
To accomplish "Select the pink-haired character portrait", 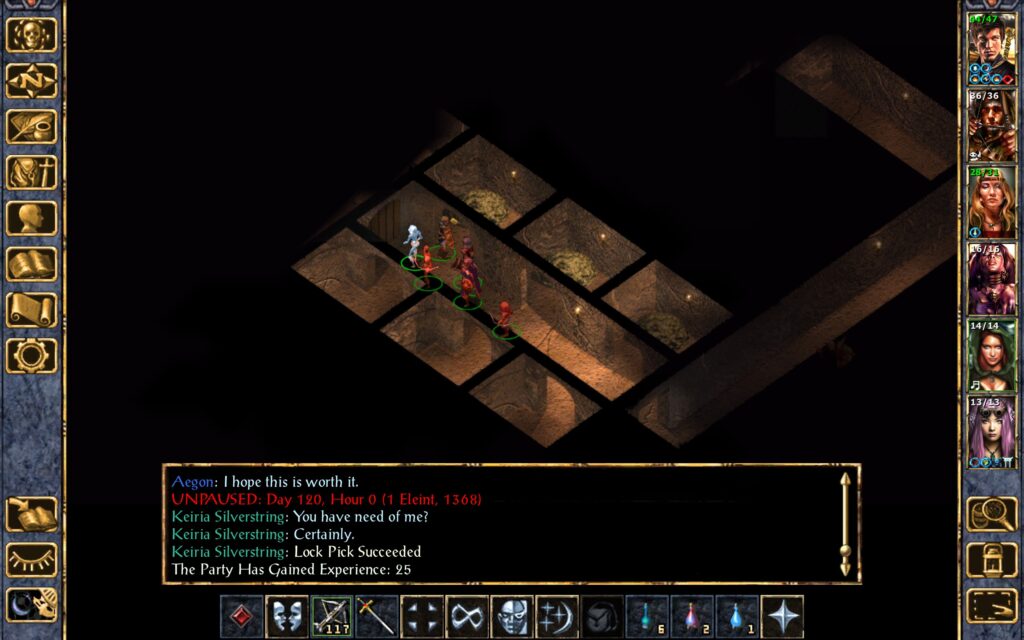I will (991, 432).
